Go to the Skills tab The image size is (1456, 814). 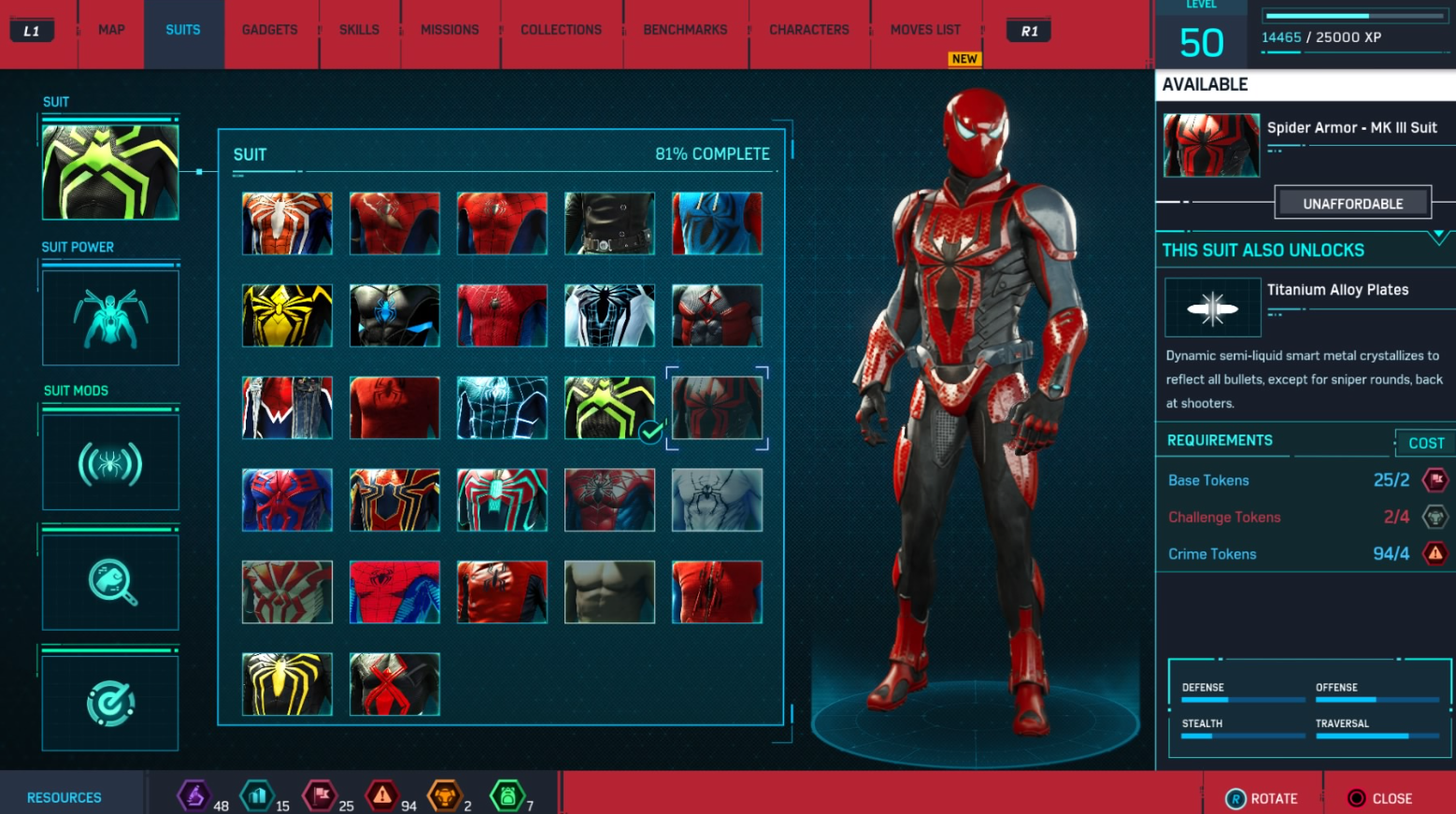(359, 30)
